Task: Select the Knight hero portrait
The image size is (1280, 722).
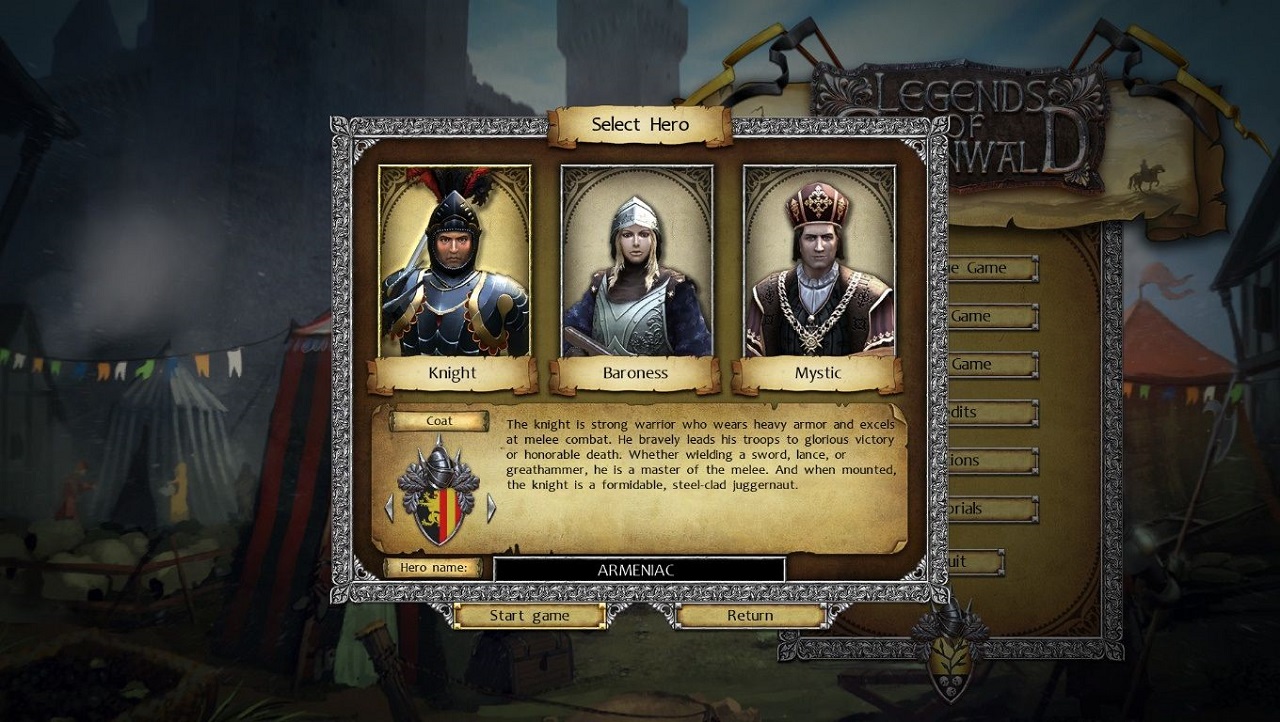Action: (454, 262)
